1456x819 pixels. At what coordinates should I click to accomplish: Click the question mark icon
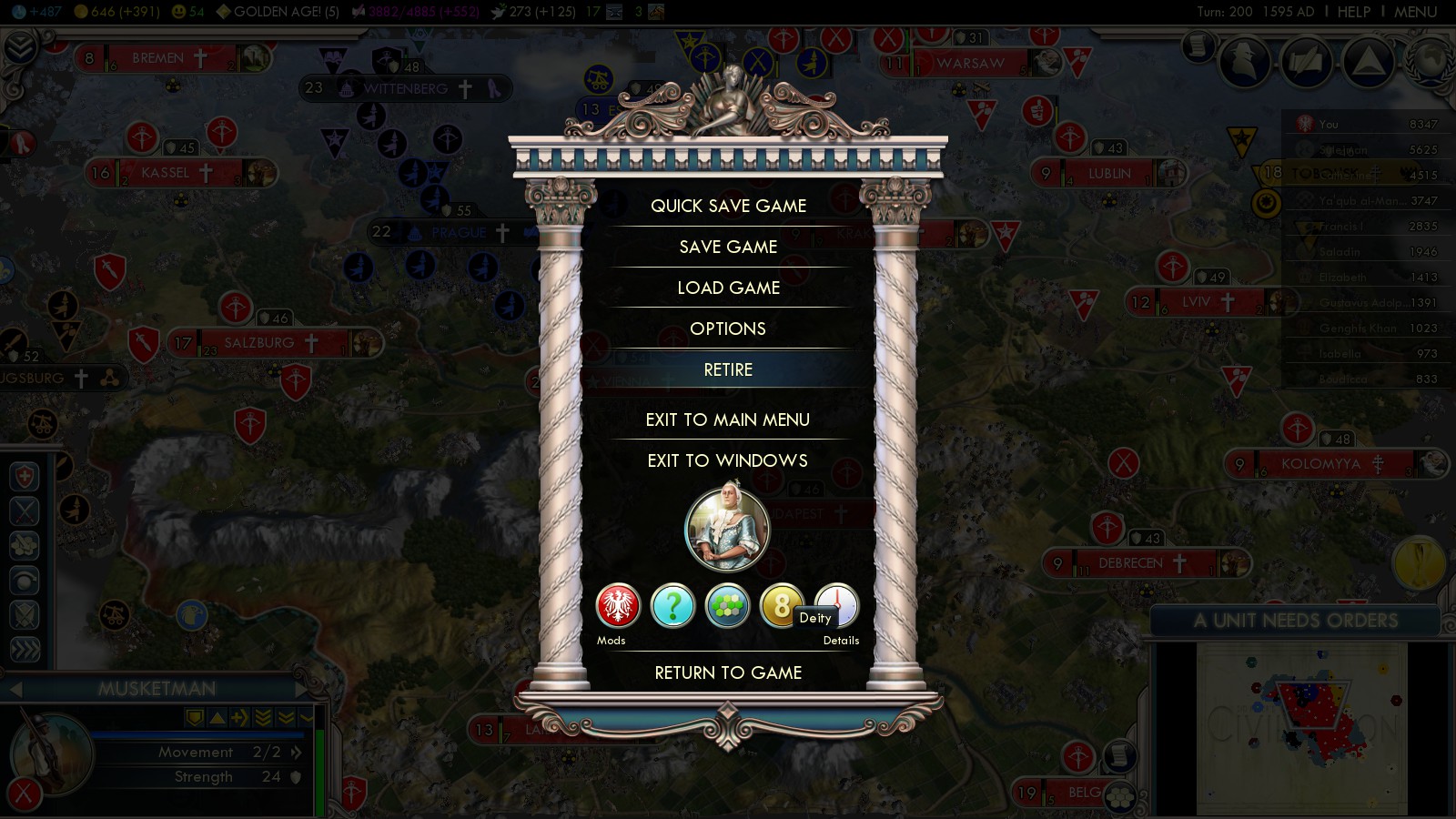coord(672,606)
